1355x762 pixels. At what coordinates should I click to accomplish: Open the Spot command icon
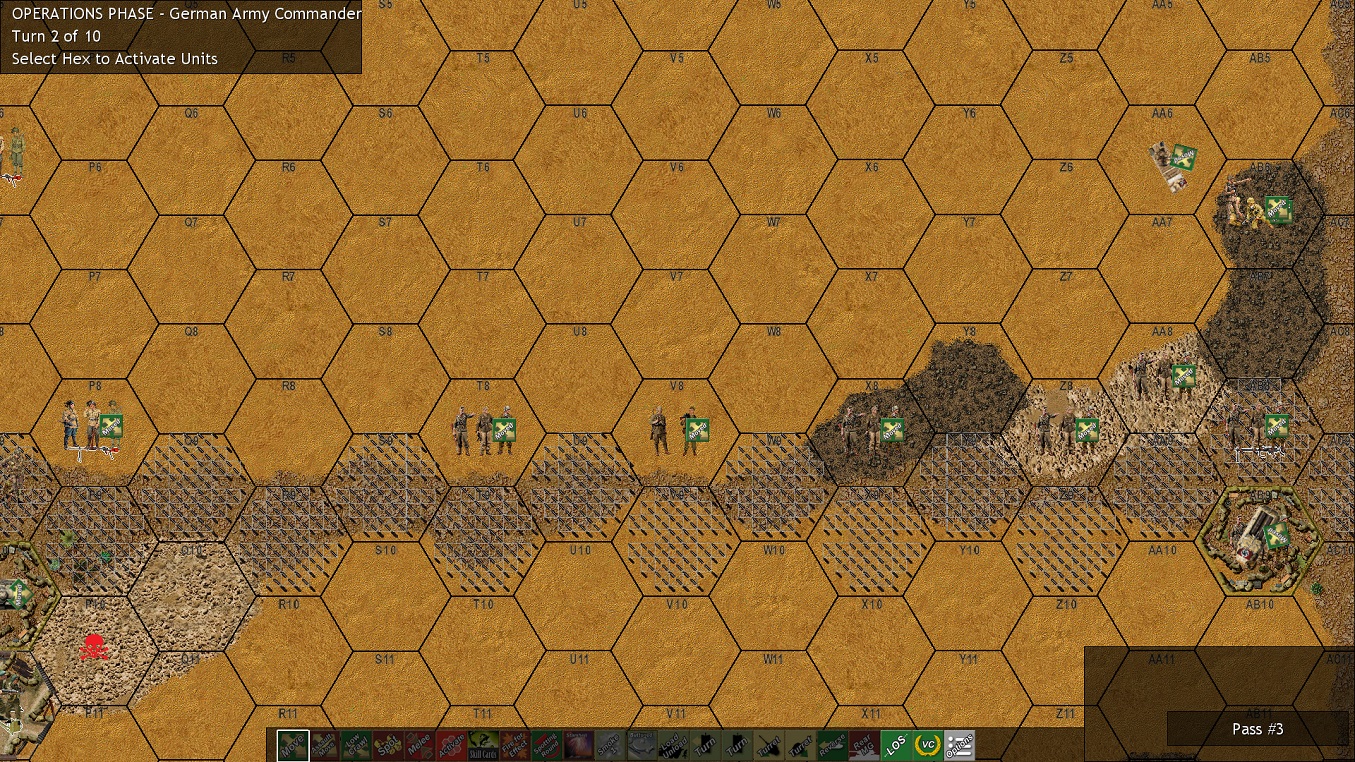tap(389, 745)
